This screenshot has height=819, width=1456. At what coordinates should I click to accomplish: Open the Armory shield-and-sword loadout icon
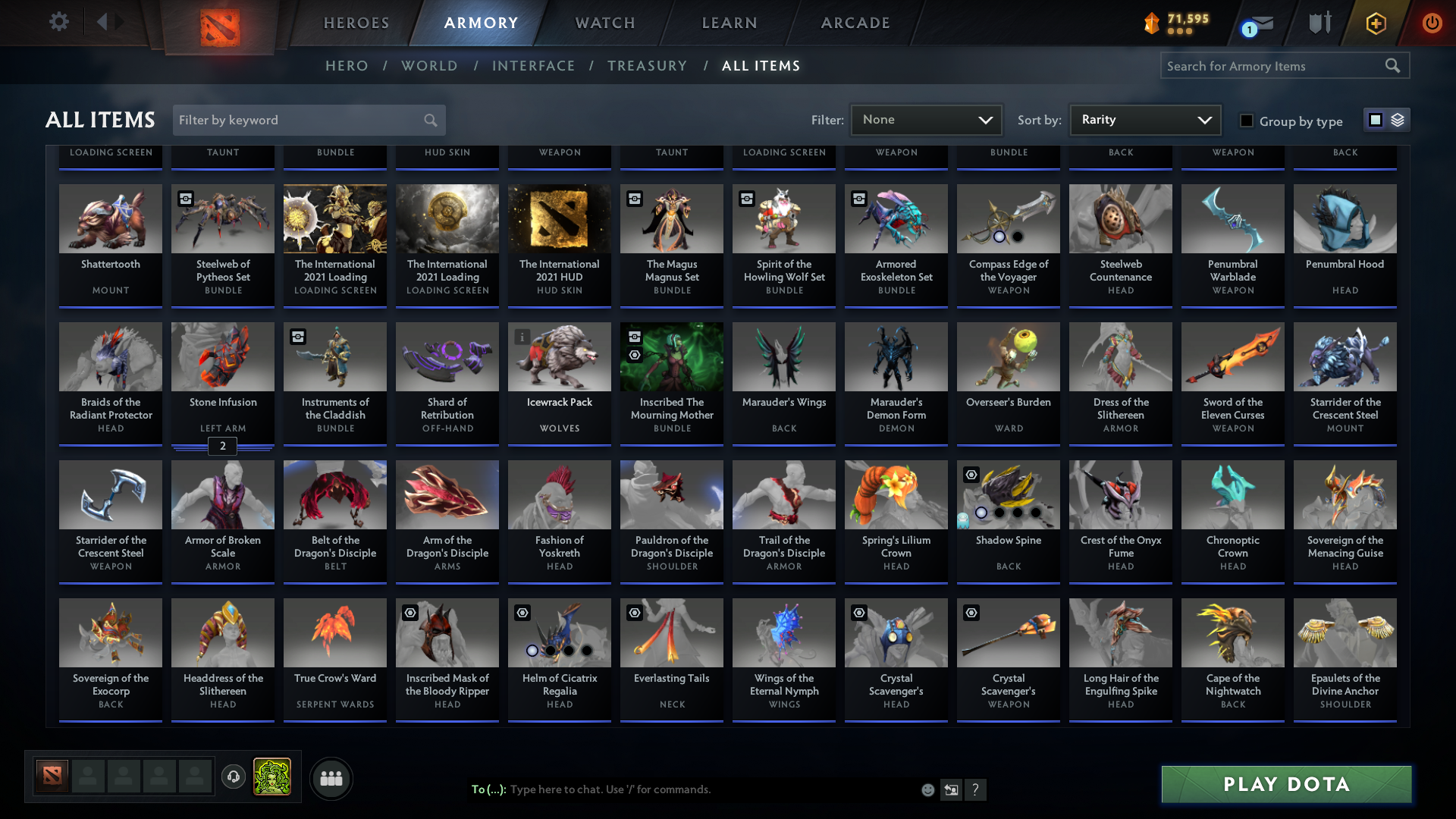(x=1319, y=22)
